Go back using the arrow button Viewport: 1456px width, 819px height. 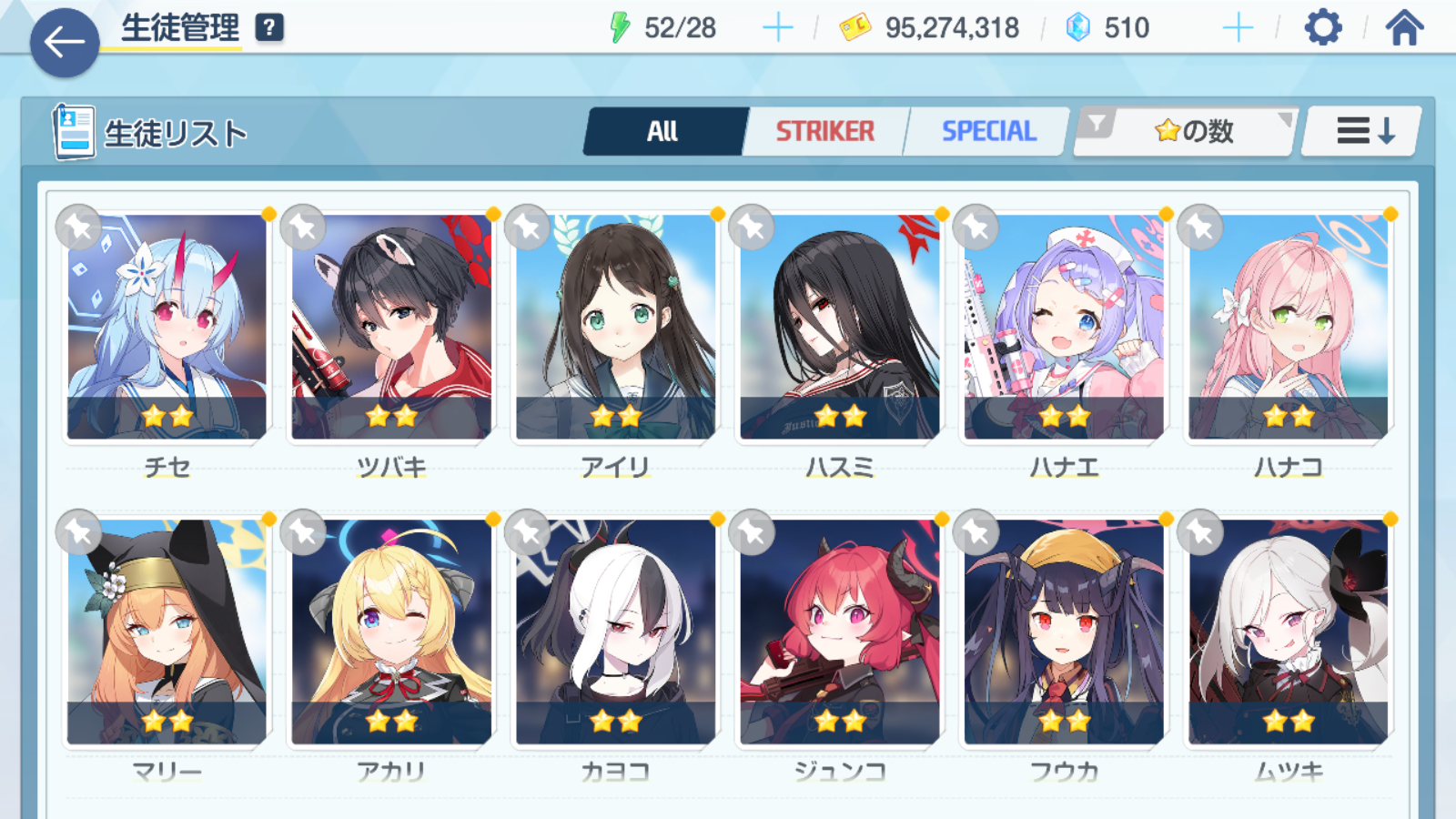tap(65, 42)
